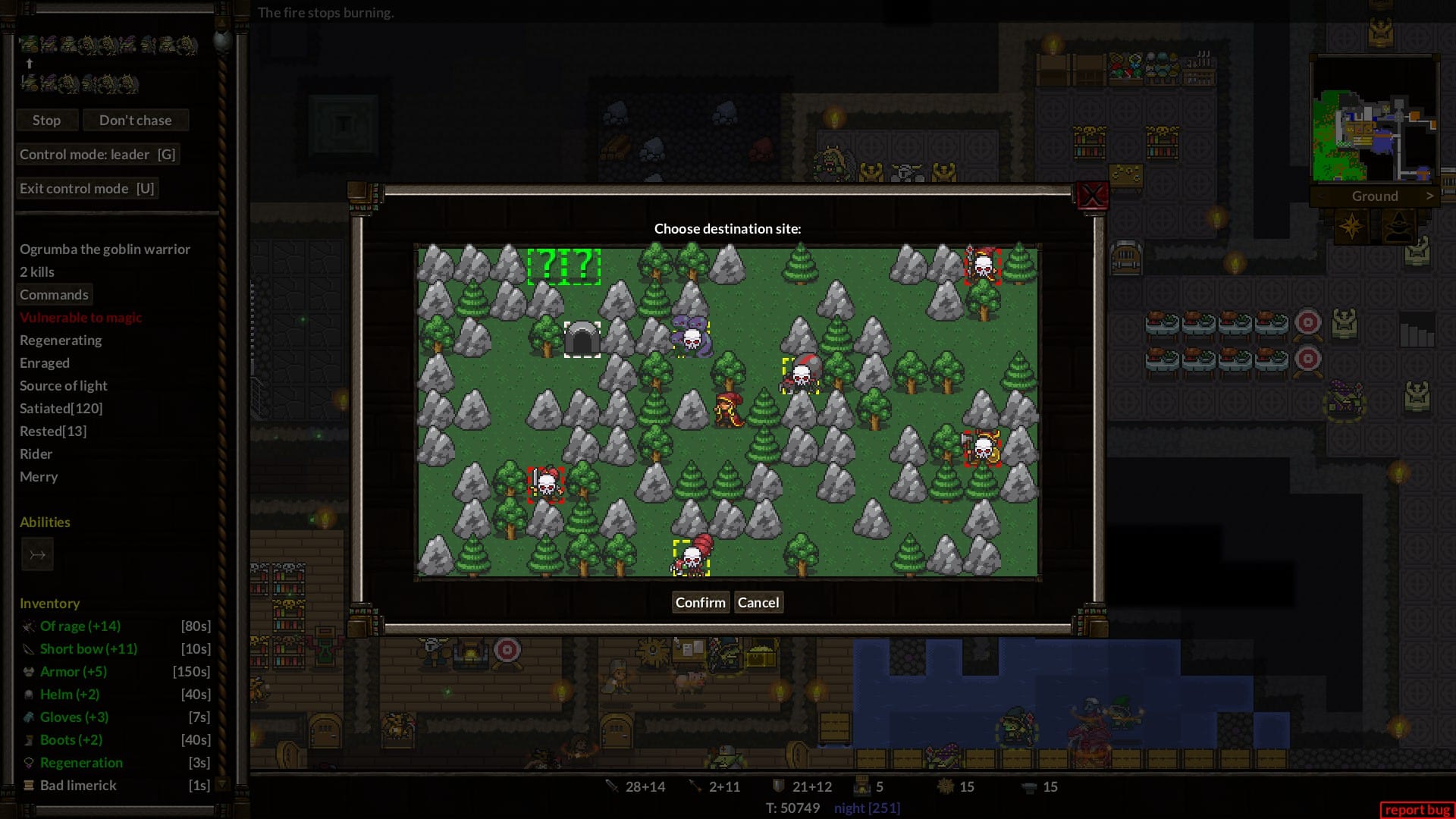Viewport: 1456px width, 819px height.
Task: Exit control mode via its button
Action: click(87, 188)
